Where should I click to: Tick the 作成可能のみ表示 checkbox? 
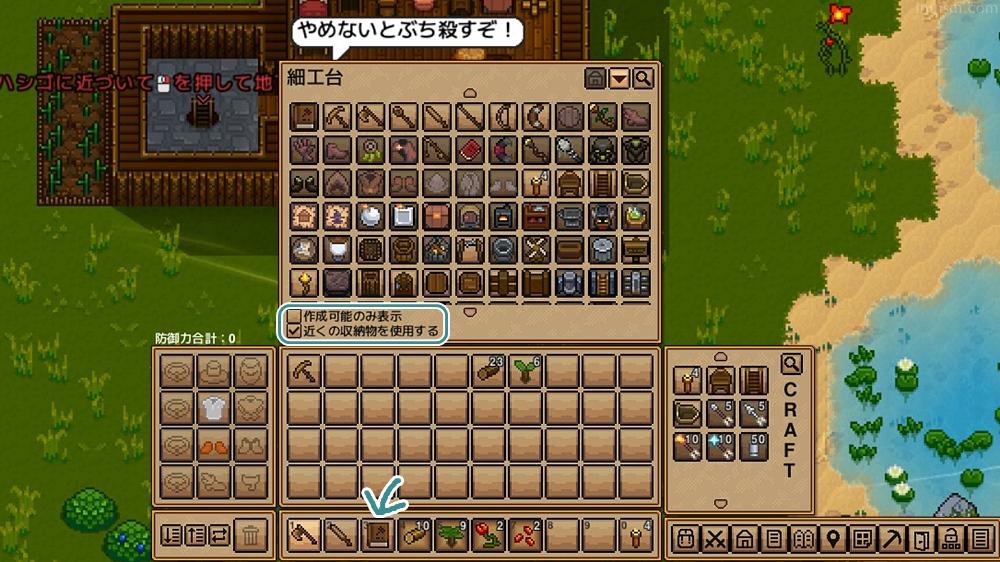(x=294, y=316)
